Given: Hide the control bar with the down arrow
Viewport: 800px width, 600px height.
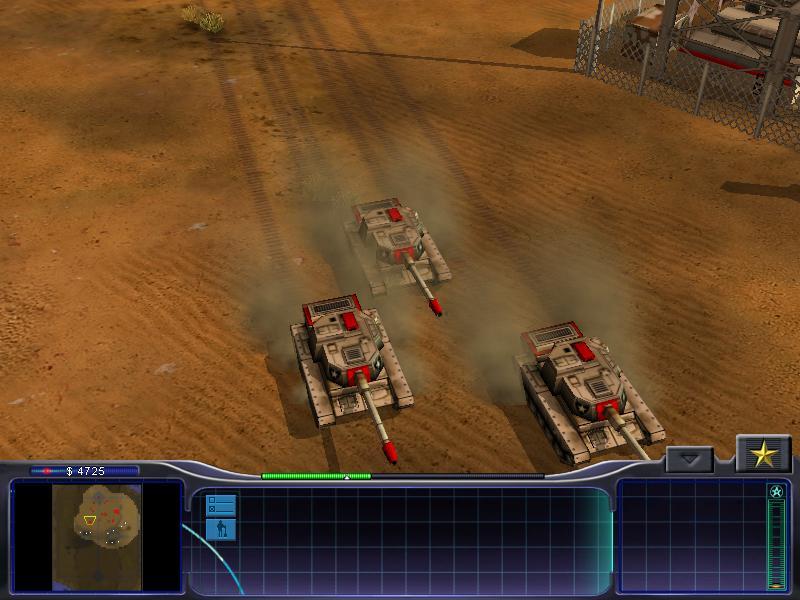Looking at the screenshot, I should tap(689, 460).
